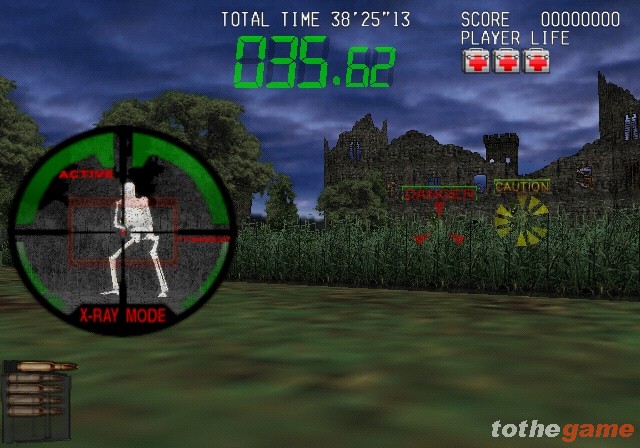Click the tothegame watermark logo
The image size is (640, 448).
tap(561, 430)
